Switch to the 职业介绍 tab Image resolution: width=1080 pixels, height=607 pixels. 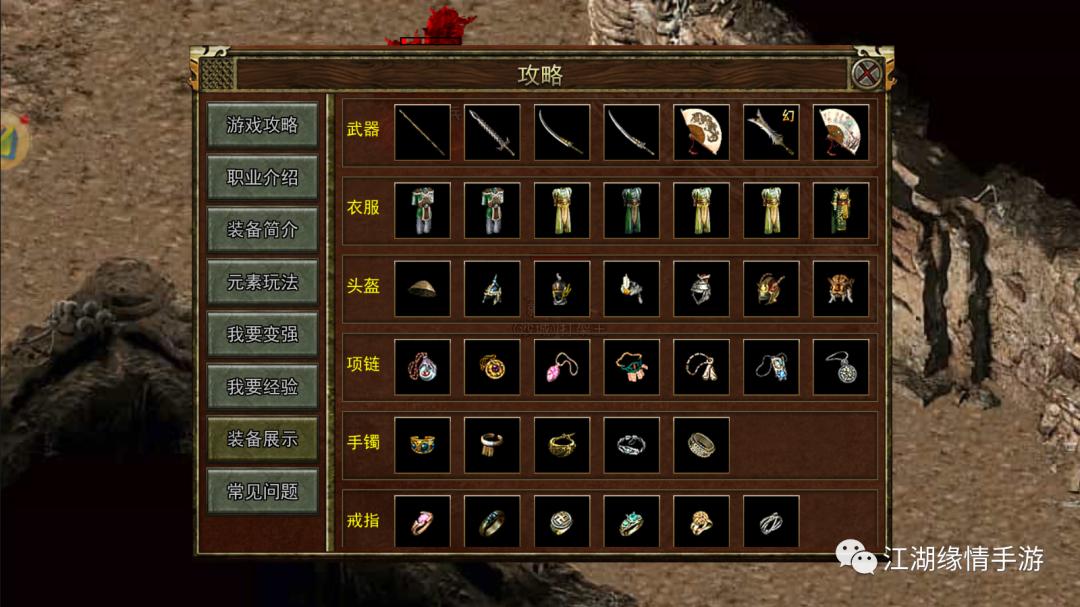pos(262,177)
